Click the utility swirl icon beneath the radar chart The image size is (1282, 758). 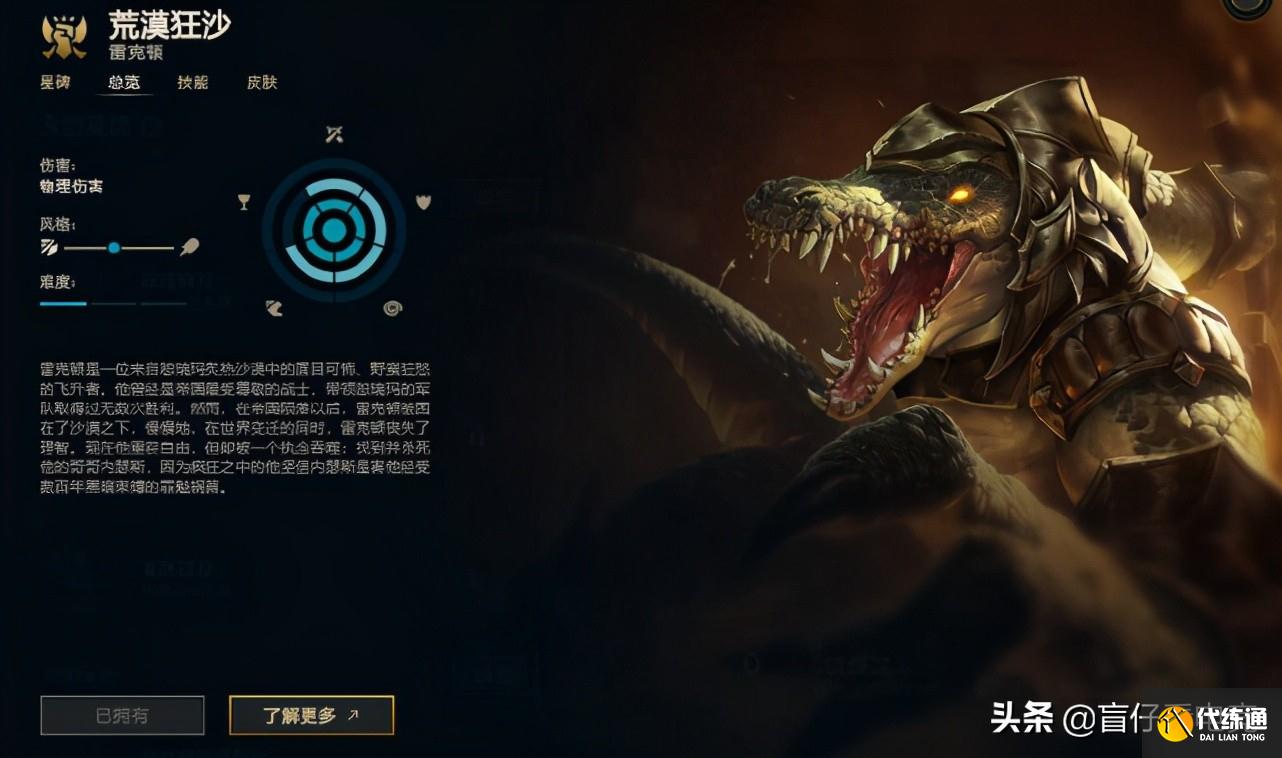(392, 307)
